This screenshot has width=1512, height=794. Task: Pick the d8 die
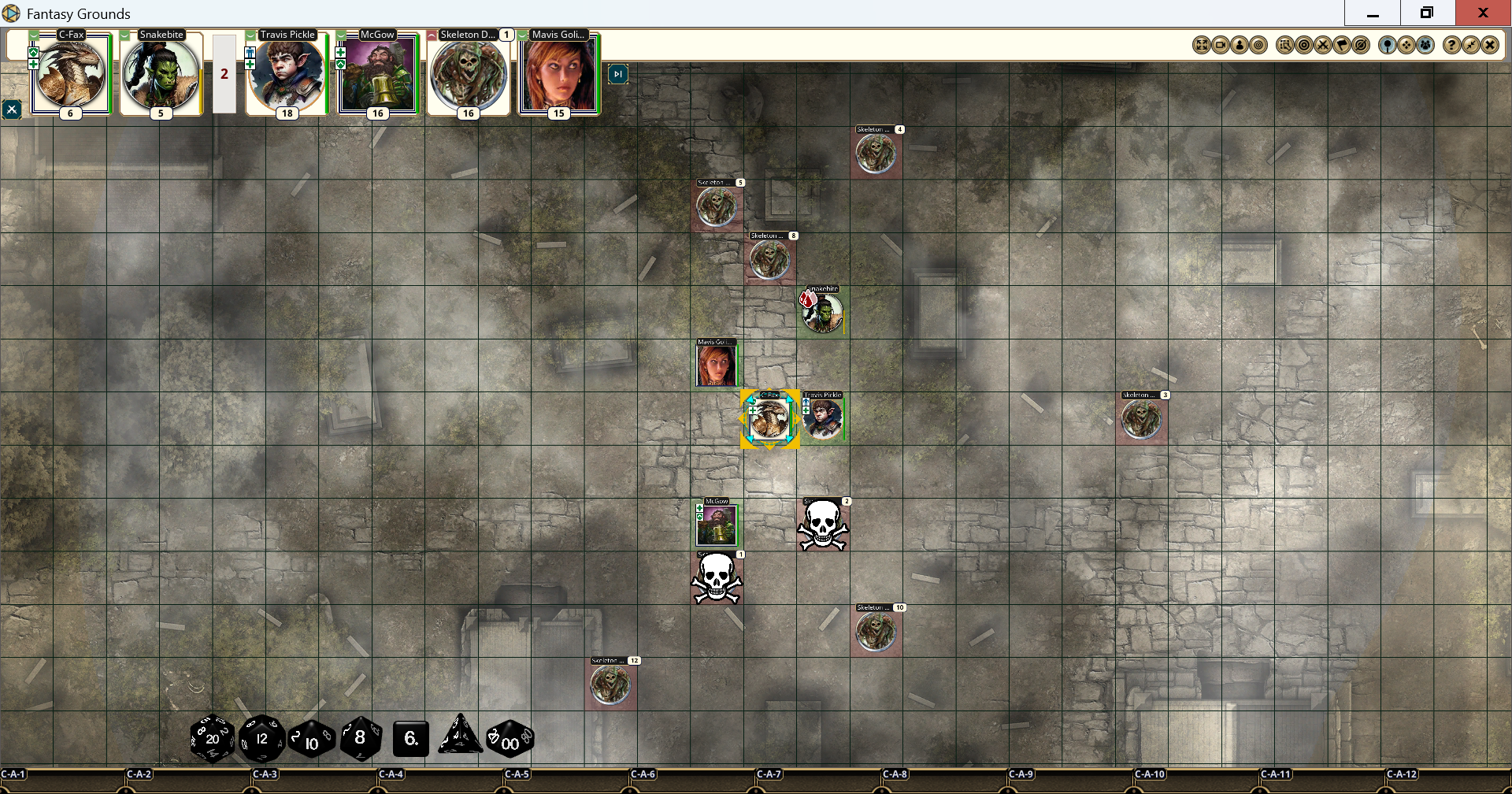(361, 739)
